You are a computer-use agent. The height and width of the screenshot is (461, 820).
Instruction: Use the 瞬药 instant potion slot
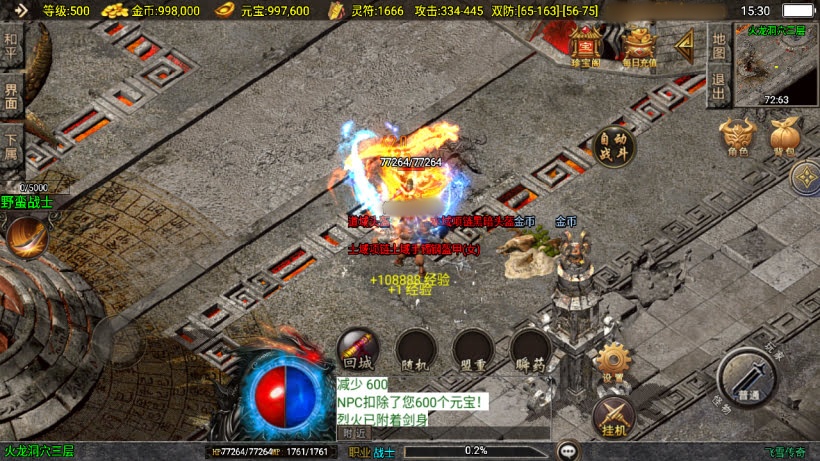tap(530, 351)
